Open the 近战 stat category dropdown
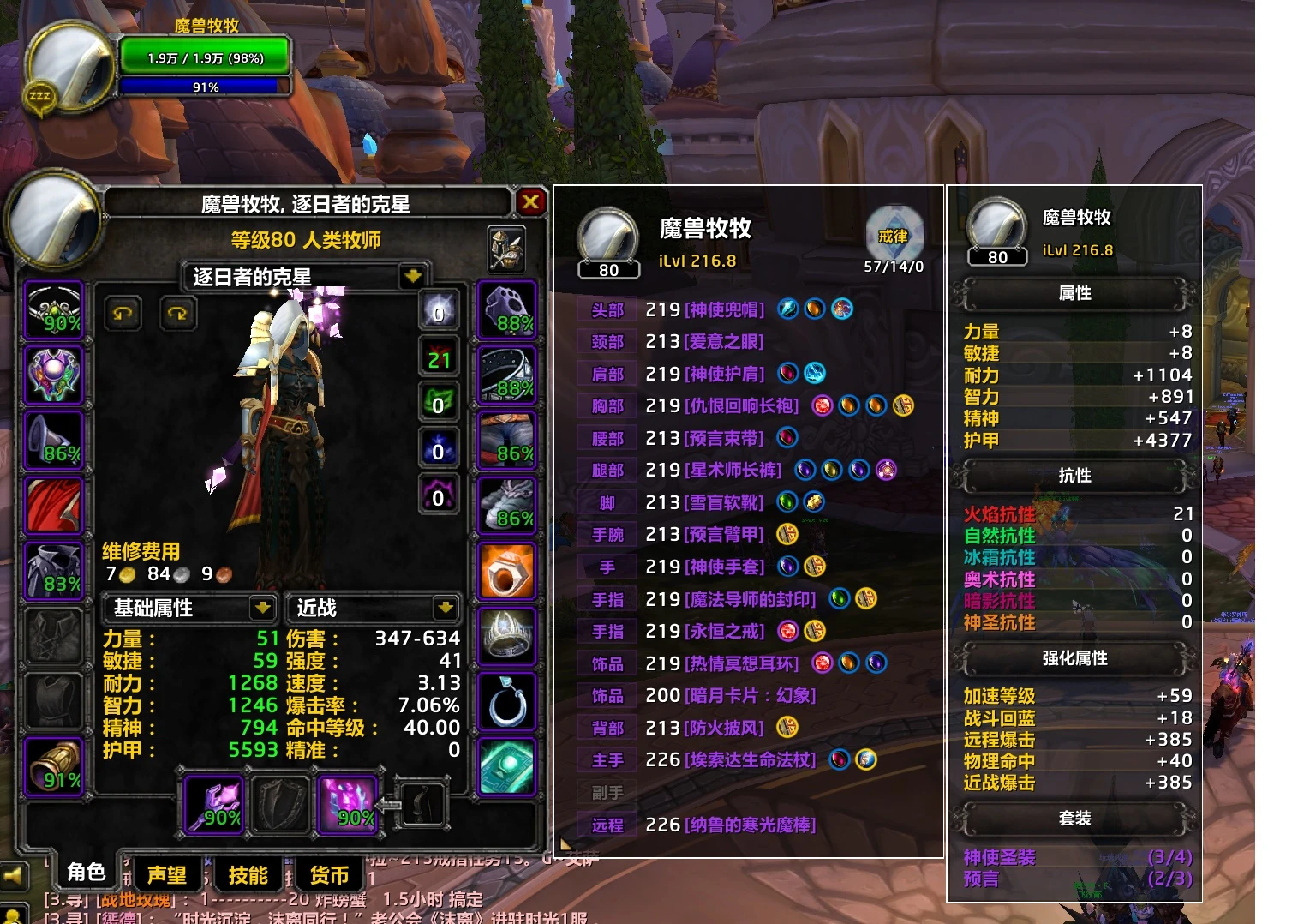 (445, 608)
